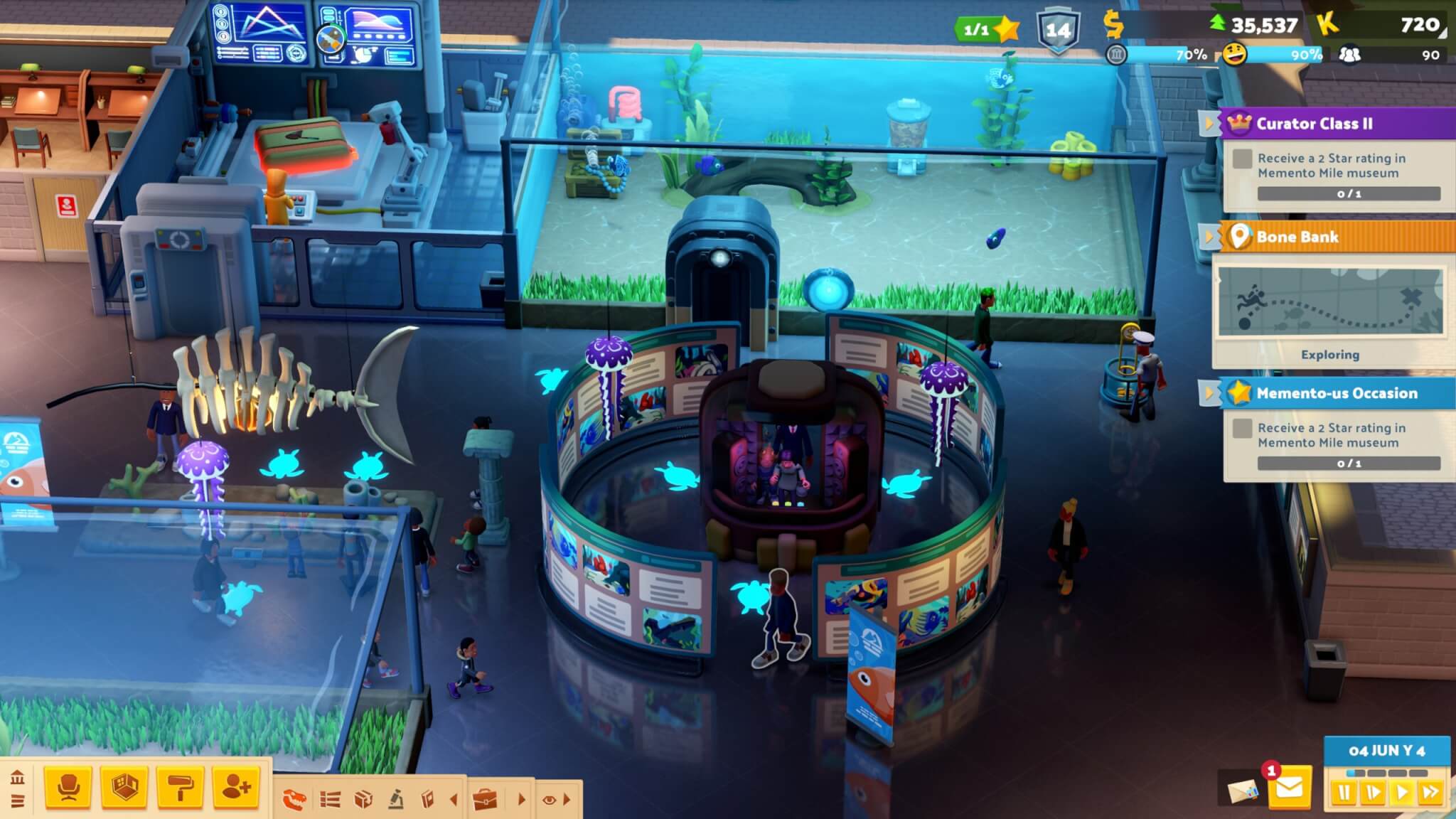Viewport: 1456px width, 819px height.
Task: Open the dinosaur skull exhibits panel
Action: [294, 800]
